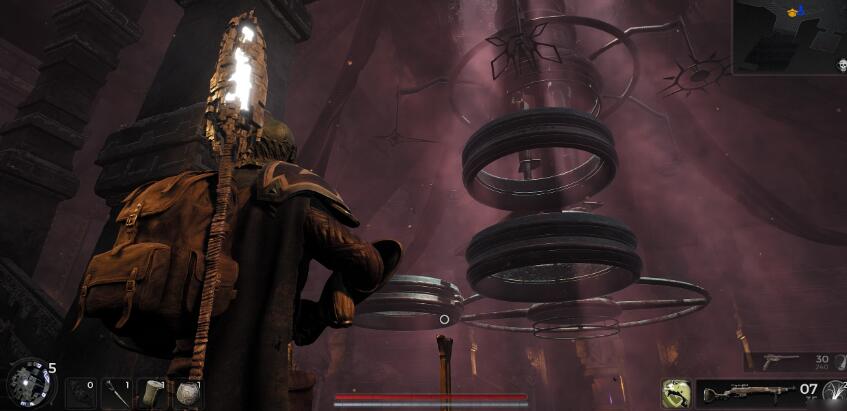Open the minimap in the corner
The width and height of the screenshot is (847, 411).
point(789,36)
